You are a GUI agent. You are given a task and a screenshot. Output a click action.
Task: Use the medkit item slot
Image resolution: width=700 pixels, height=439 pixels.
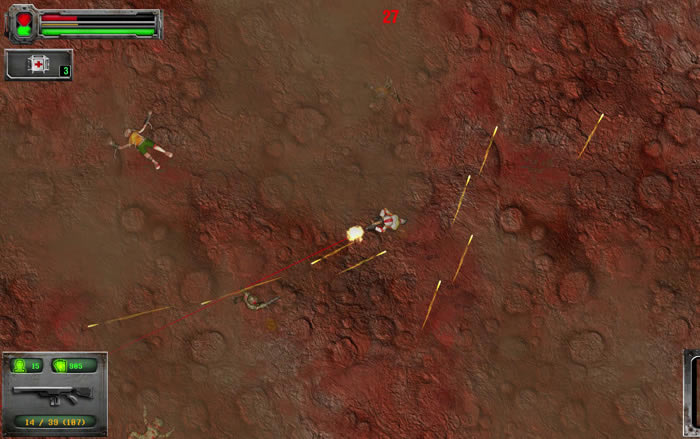tap(39, 65)
